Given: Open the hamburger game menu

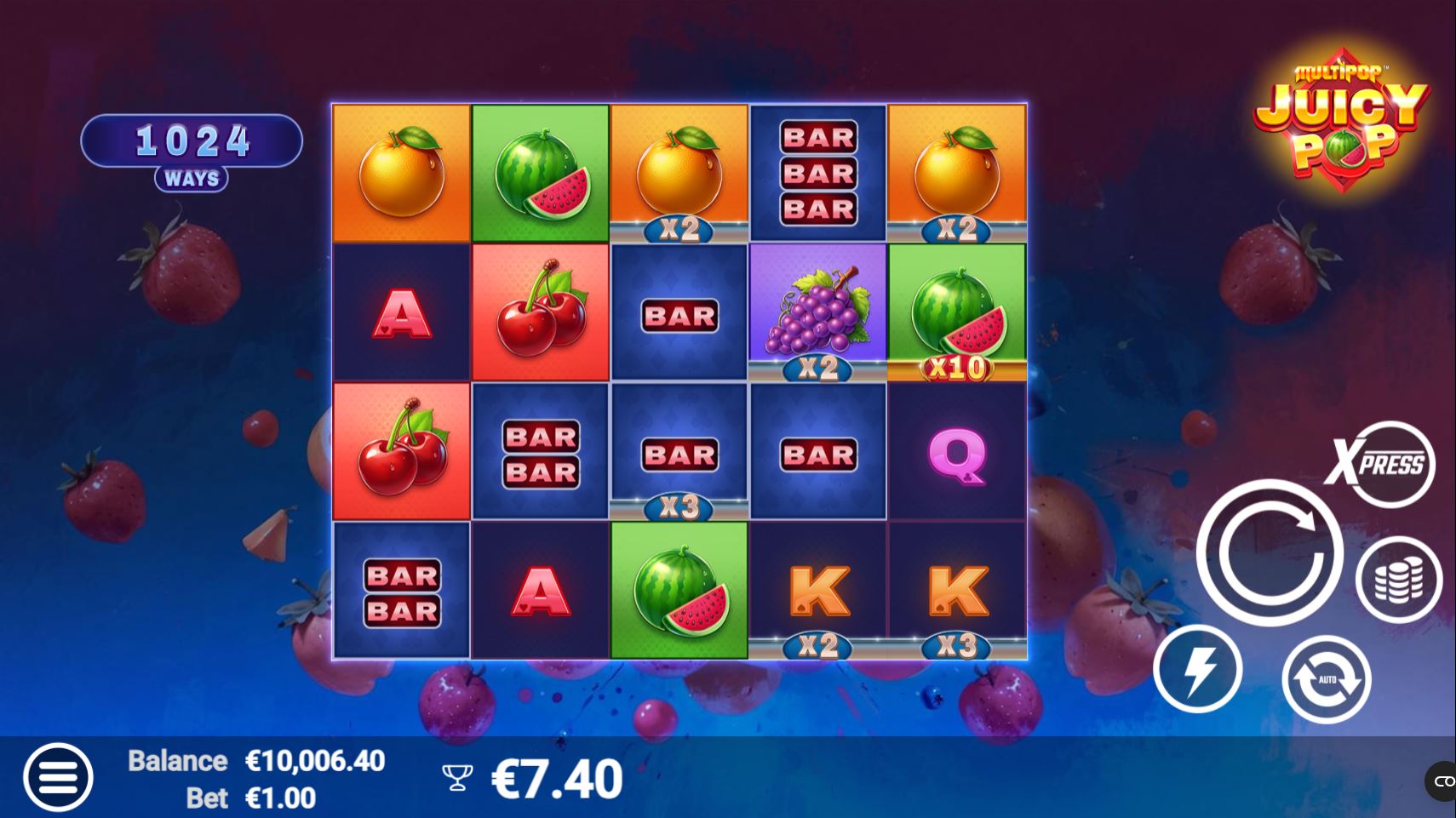Looking at the screenshot, I should click(x=58, y=776).
